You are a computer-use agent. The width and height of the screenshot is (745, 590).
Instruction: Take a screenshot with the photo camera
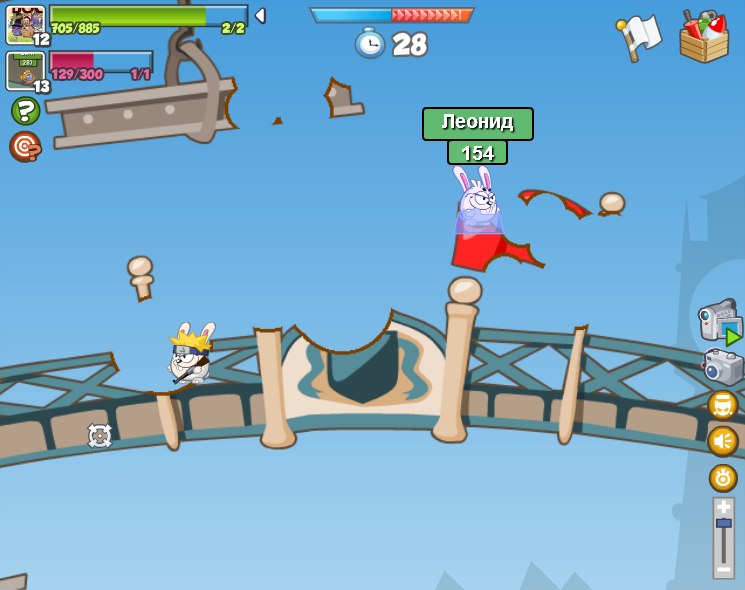[722, 367]
